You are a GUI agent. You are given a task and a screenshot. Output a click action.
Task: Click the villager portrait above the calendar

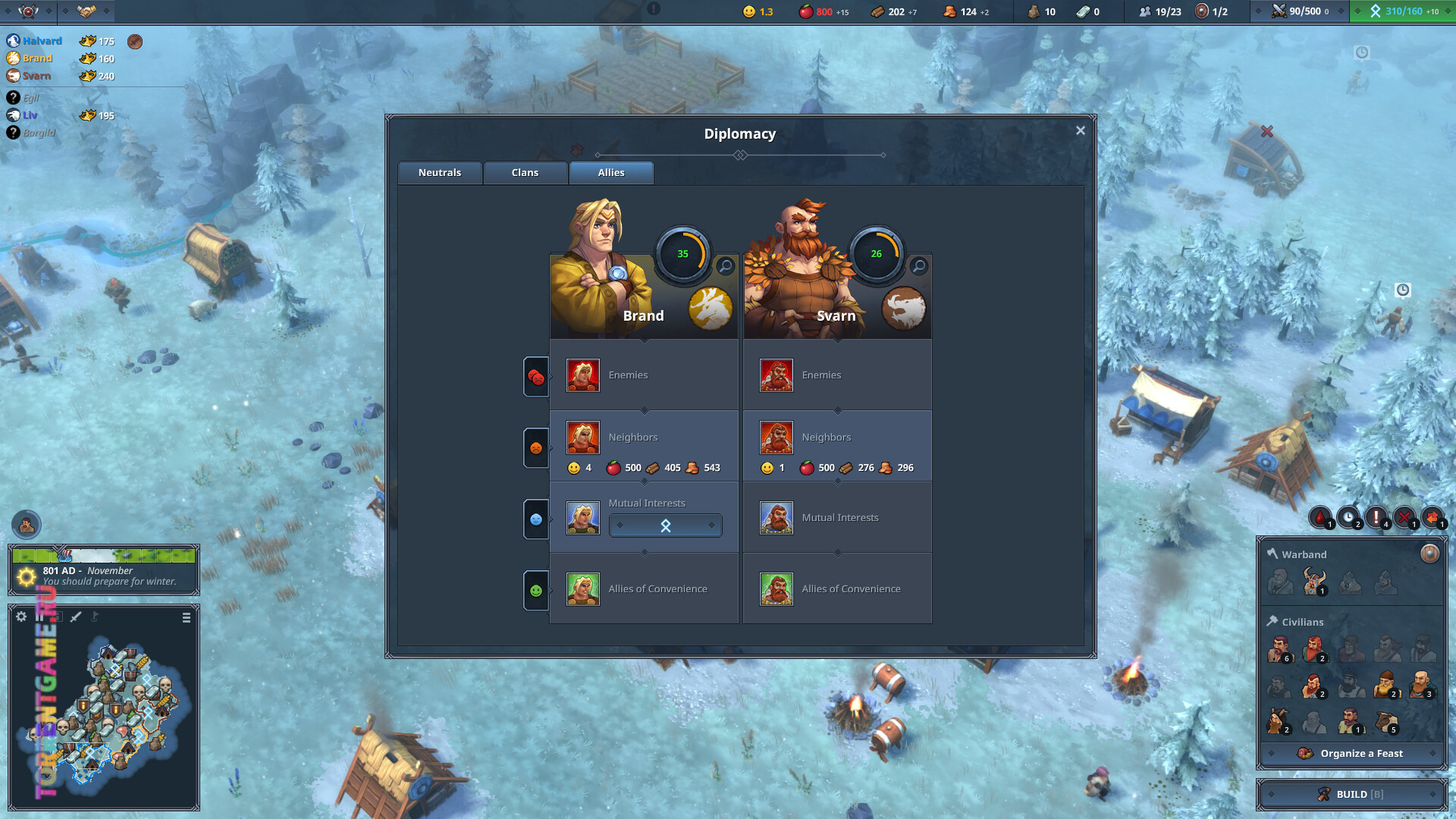point(27,525)
